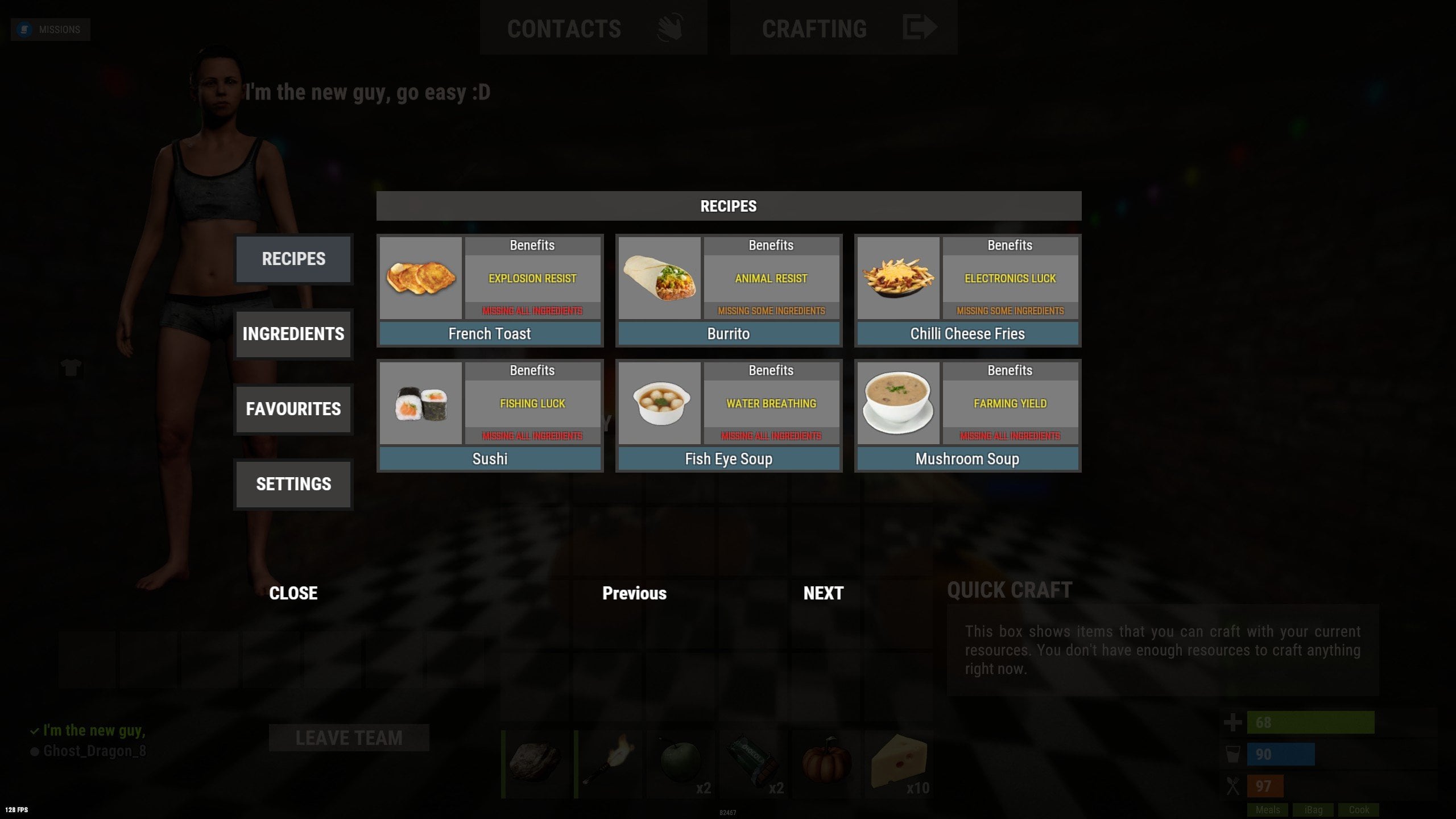Open the Crafting screen
The image size is (1456, 819).
point(843,28)
